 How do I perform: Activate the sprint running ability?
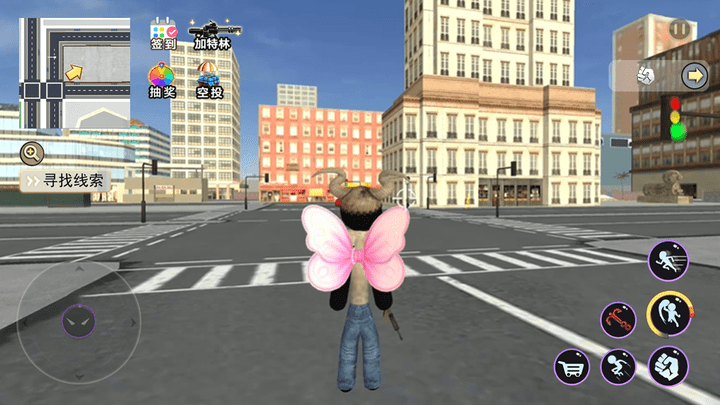pos(667,261)
